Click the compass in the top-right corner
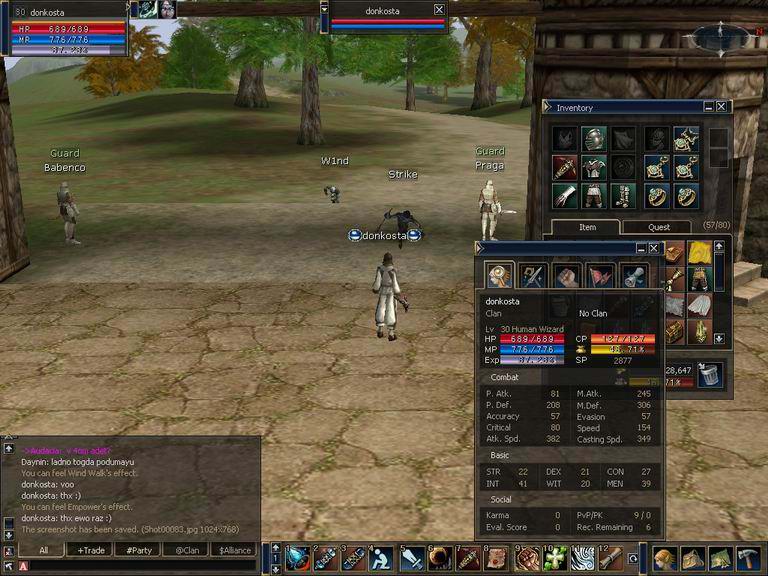Screen dimensions: 768x576 pyautogui.click(x=719, y=38)
